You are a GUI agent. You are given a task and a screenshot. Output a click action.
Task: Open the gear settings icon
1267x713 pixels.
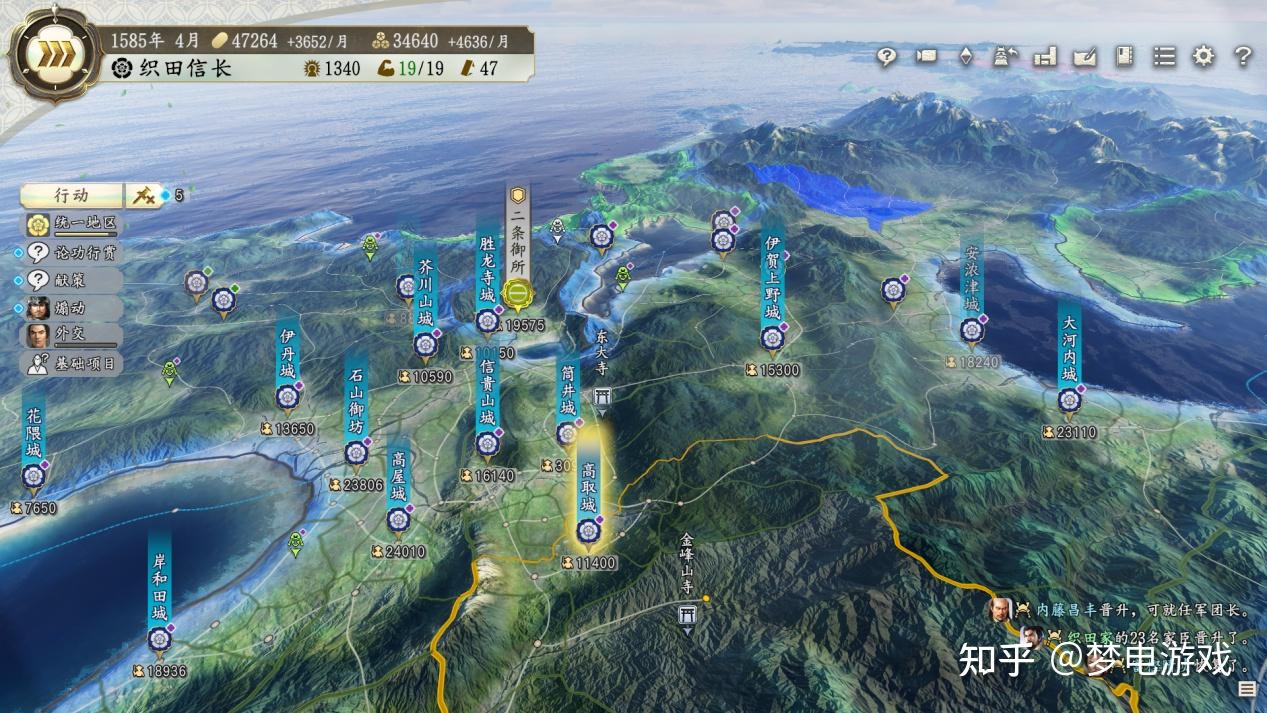1203,56
